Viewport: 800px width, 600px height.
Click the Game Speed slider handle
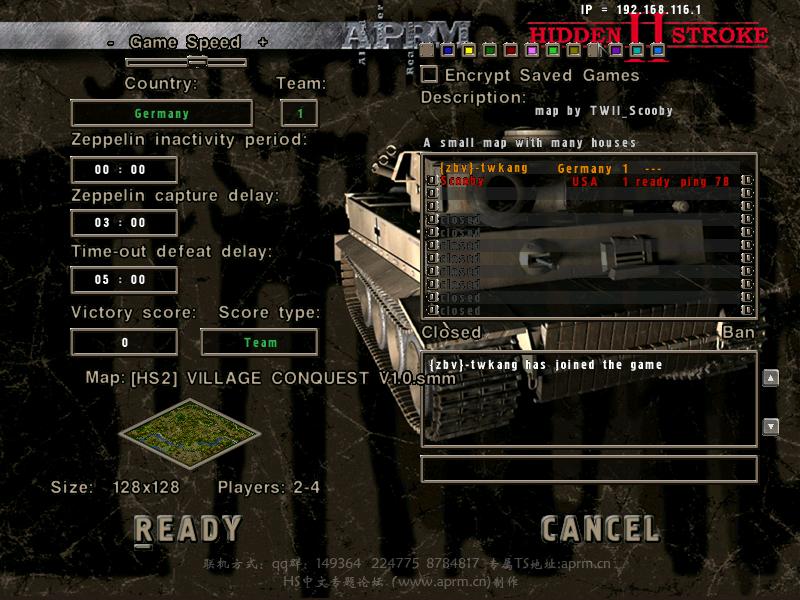tap(197, 62)
